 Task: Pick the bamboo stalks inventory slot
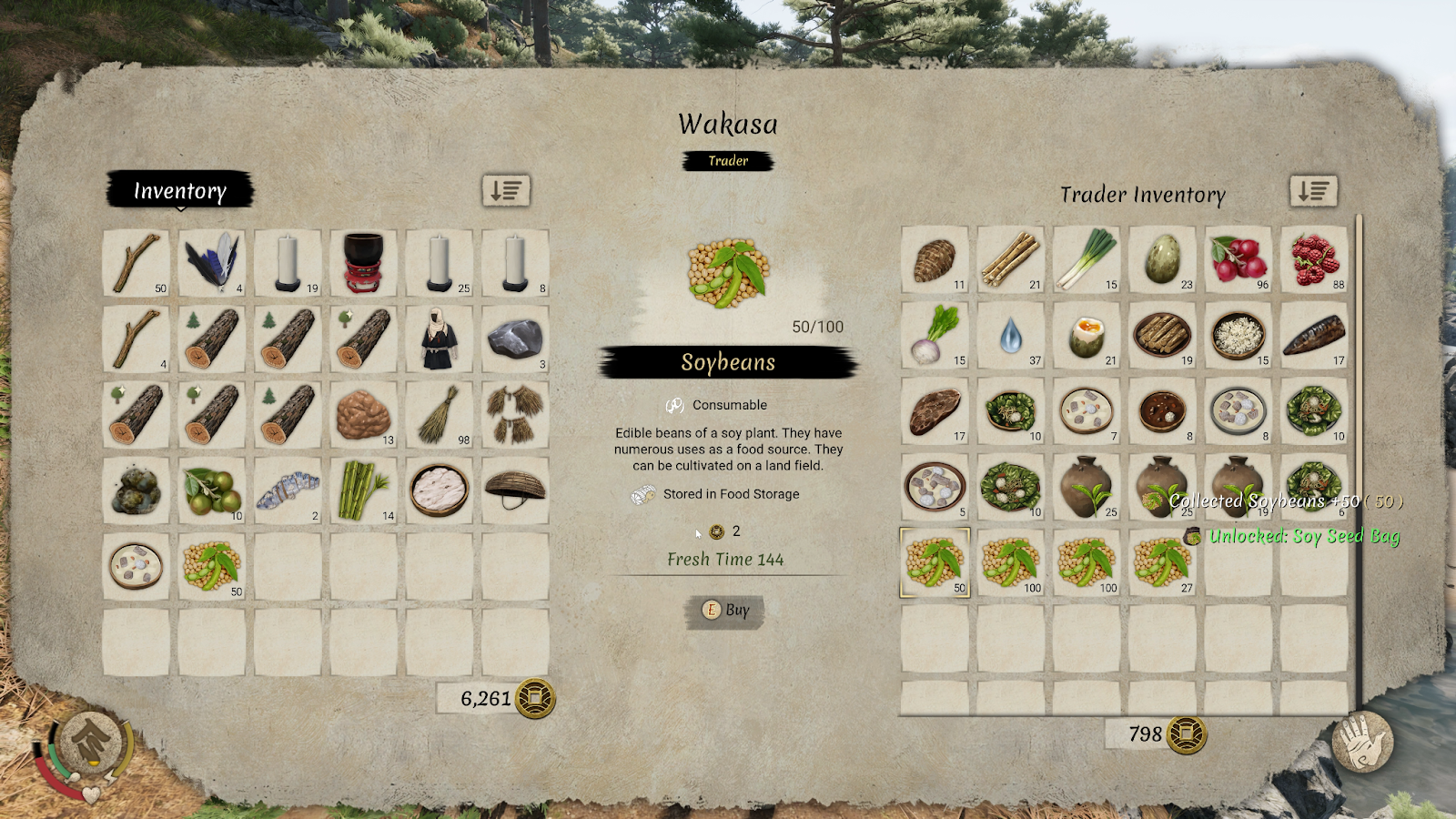363,490
